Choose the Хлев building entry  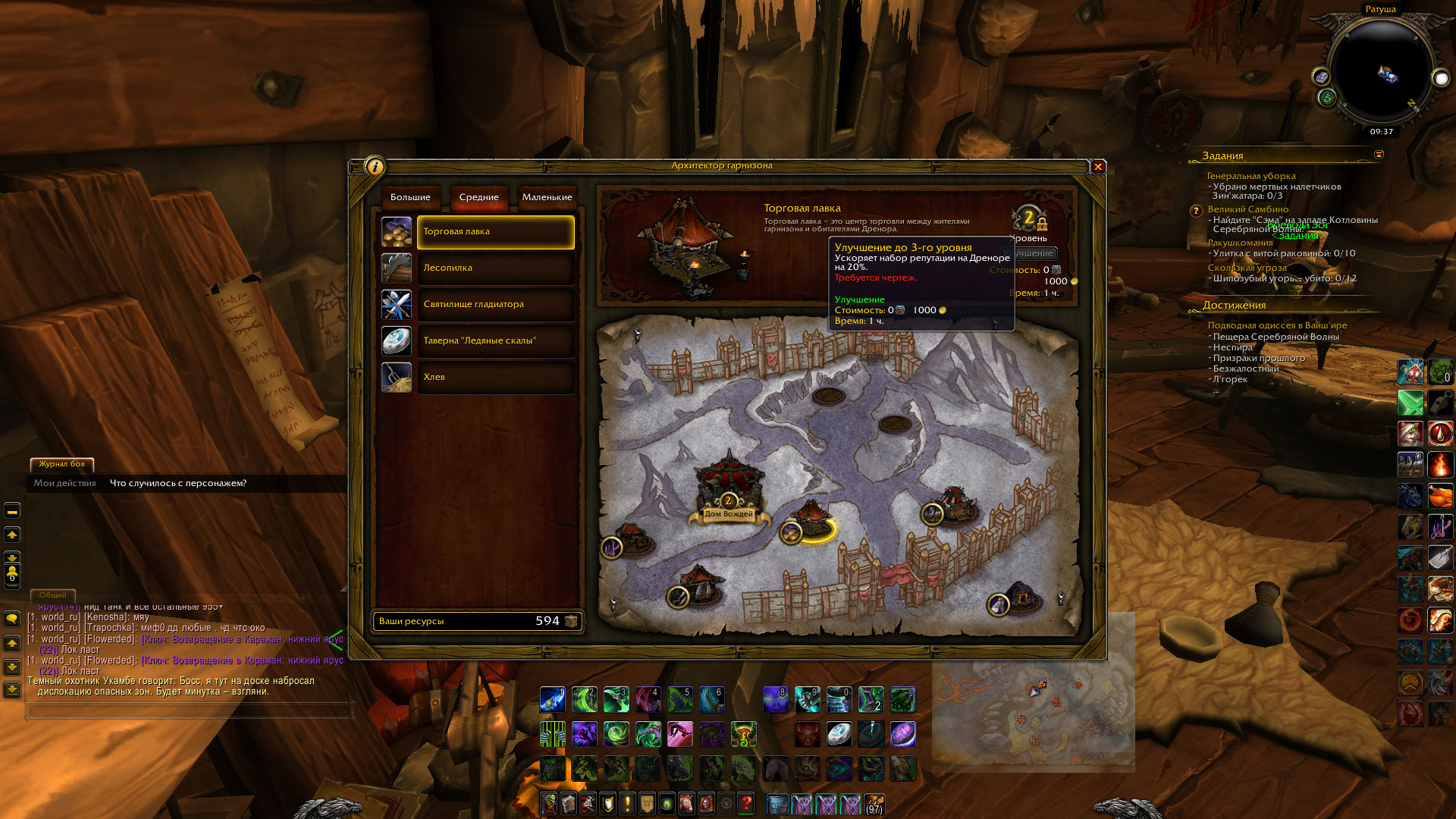point(495,378)
